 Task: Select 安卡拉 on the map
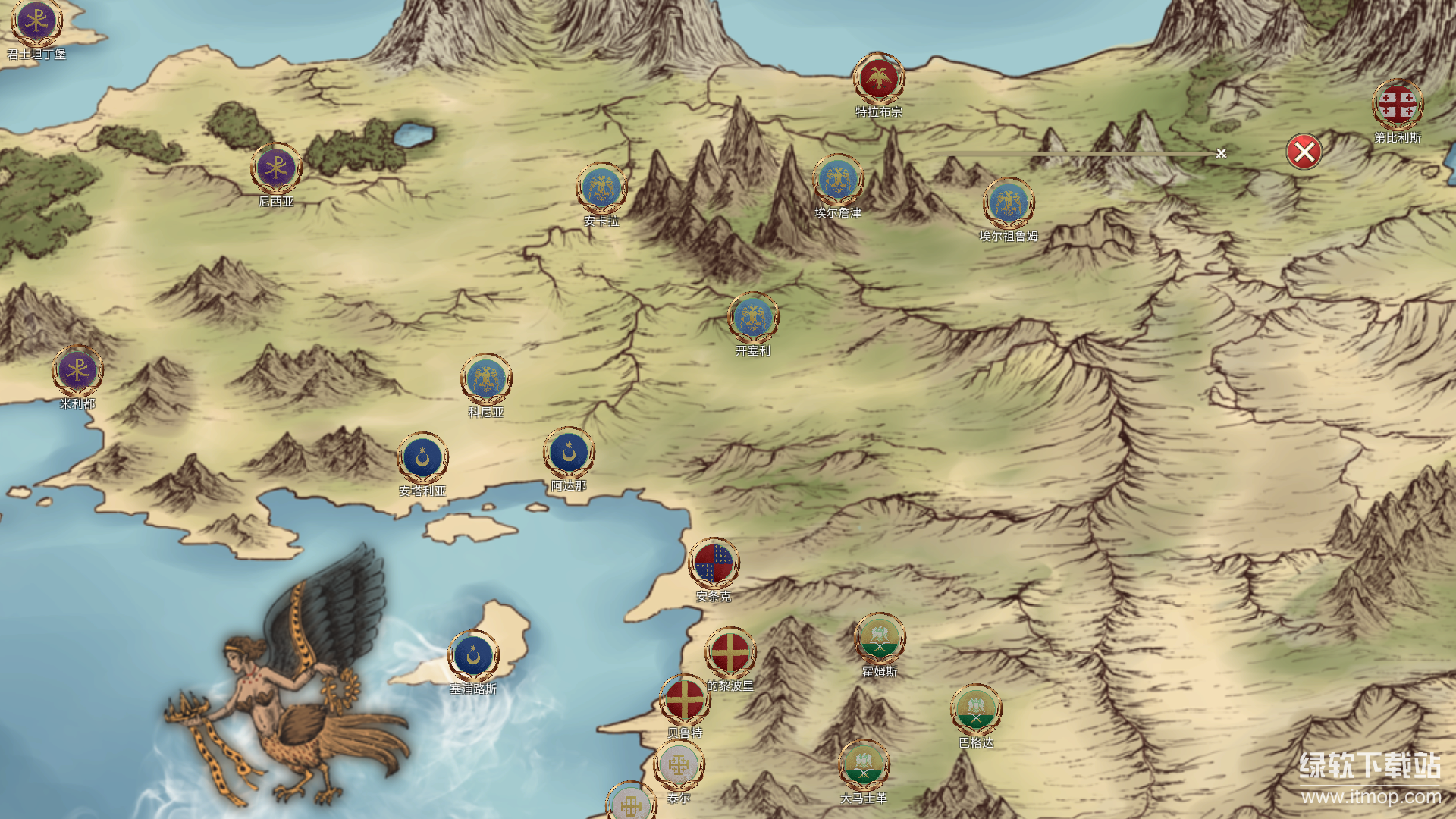tap(601, 188)
